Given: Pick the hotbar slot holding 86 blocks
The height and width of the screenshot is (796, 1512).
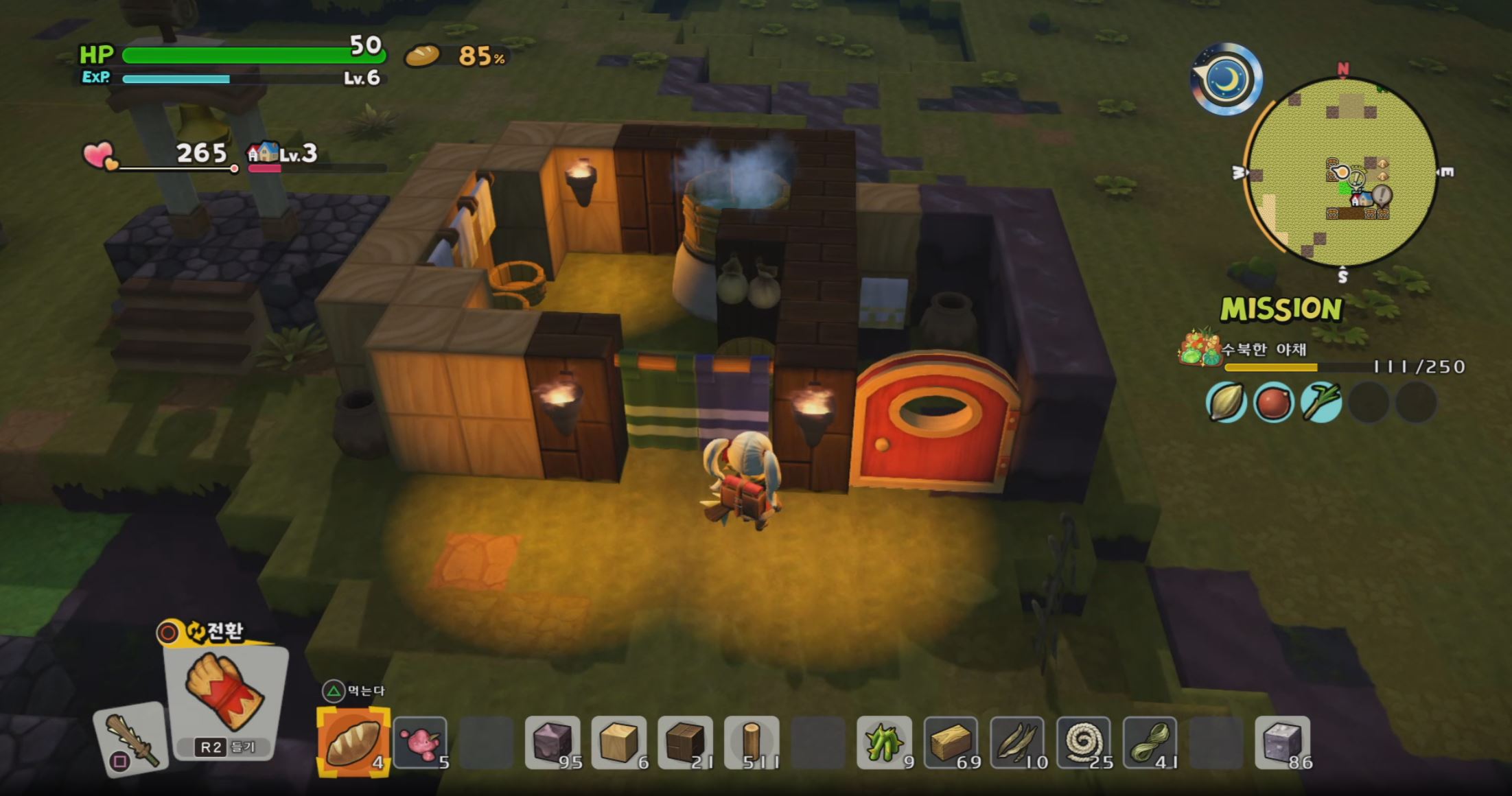Looking at the screenshot, I should coord(1282,743).
